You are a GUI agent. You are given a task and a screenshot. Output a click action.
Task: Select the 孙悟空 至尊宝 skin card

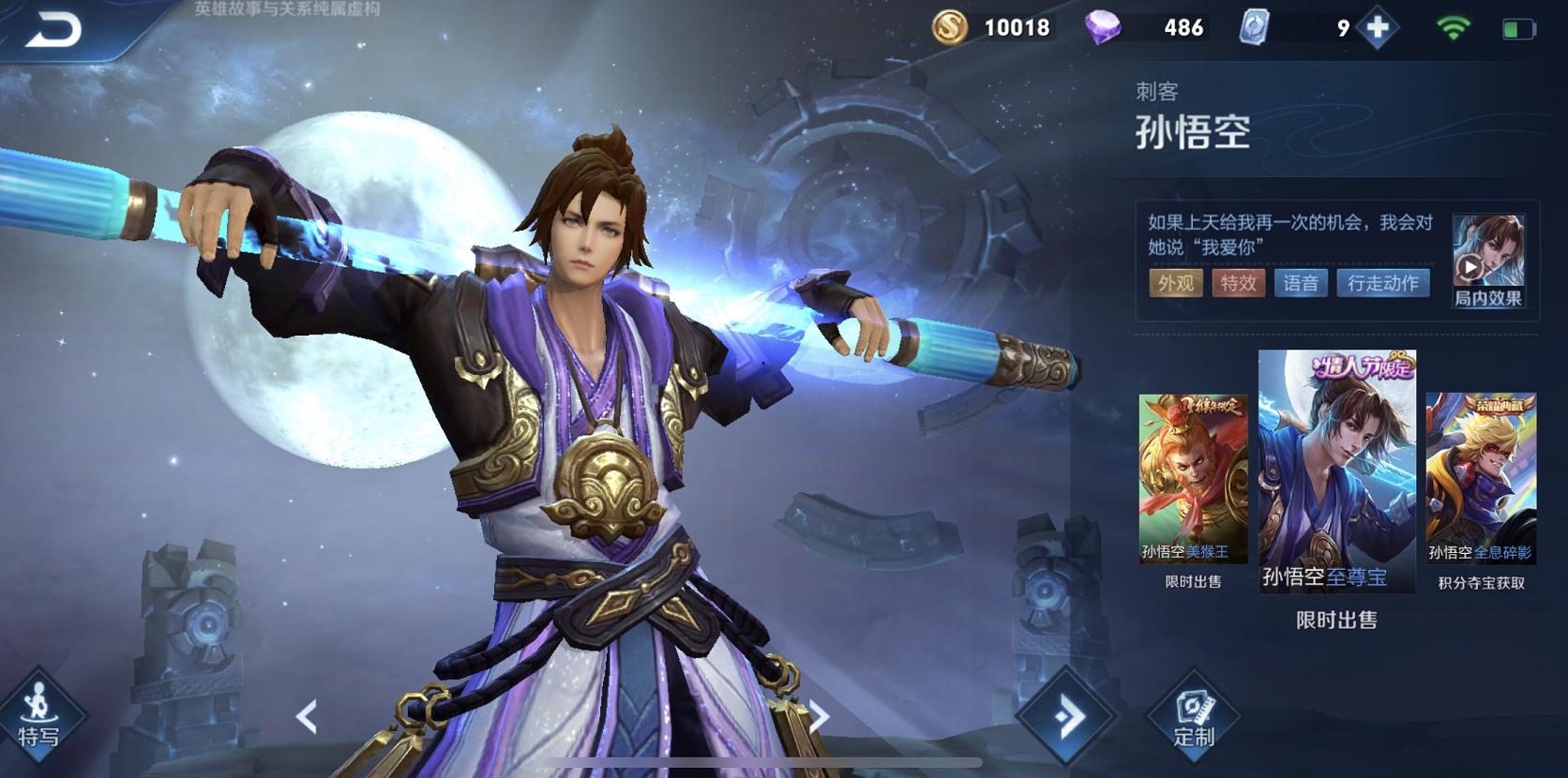(1336, 471)
